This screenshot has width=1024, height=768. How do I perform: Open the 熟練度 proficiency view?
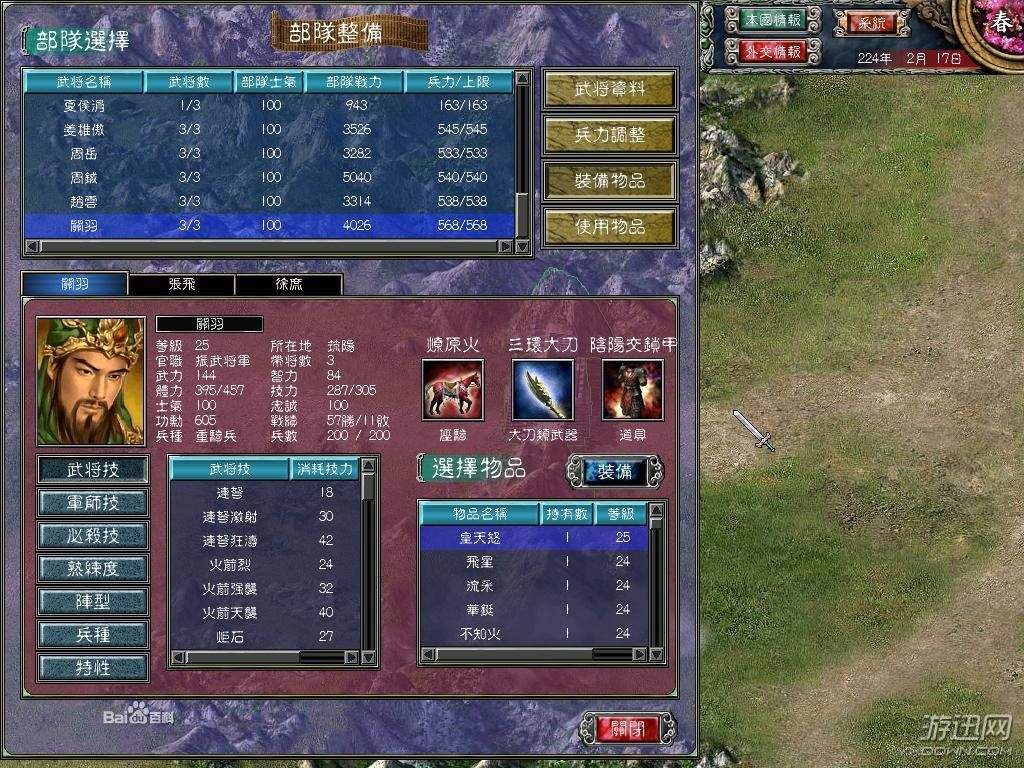point(93,568)
